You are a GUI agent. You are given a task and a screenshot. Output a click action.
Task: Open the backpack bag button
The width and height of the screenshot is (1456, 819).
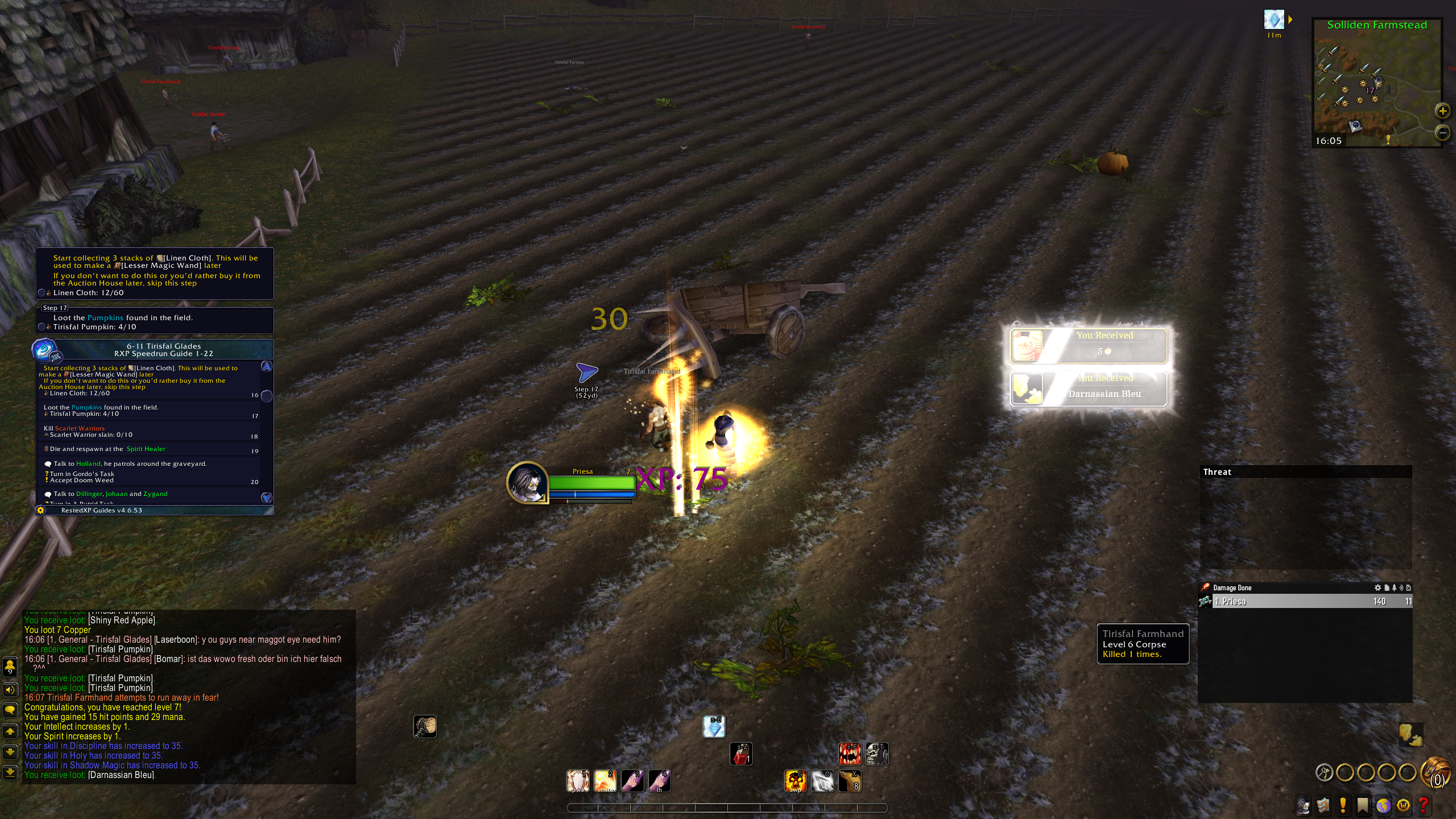(x=1437, y=773)
